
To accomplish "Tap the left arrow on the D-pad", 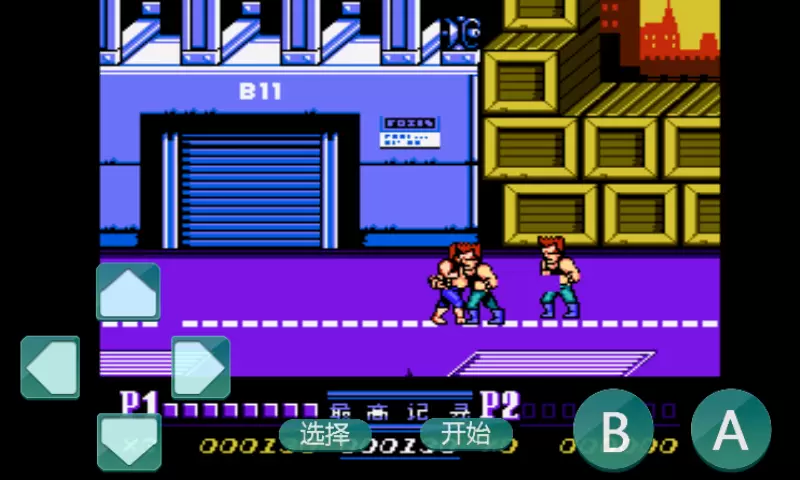I will point(50,367).
